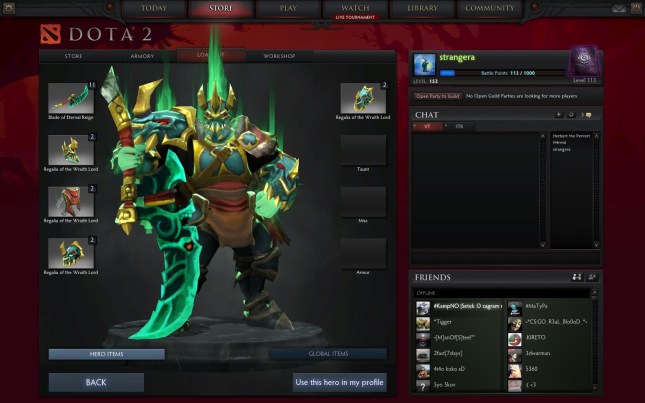Open the Watch section
Screen dimensions: 645x403
tap(355, 8)
